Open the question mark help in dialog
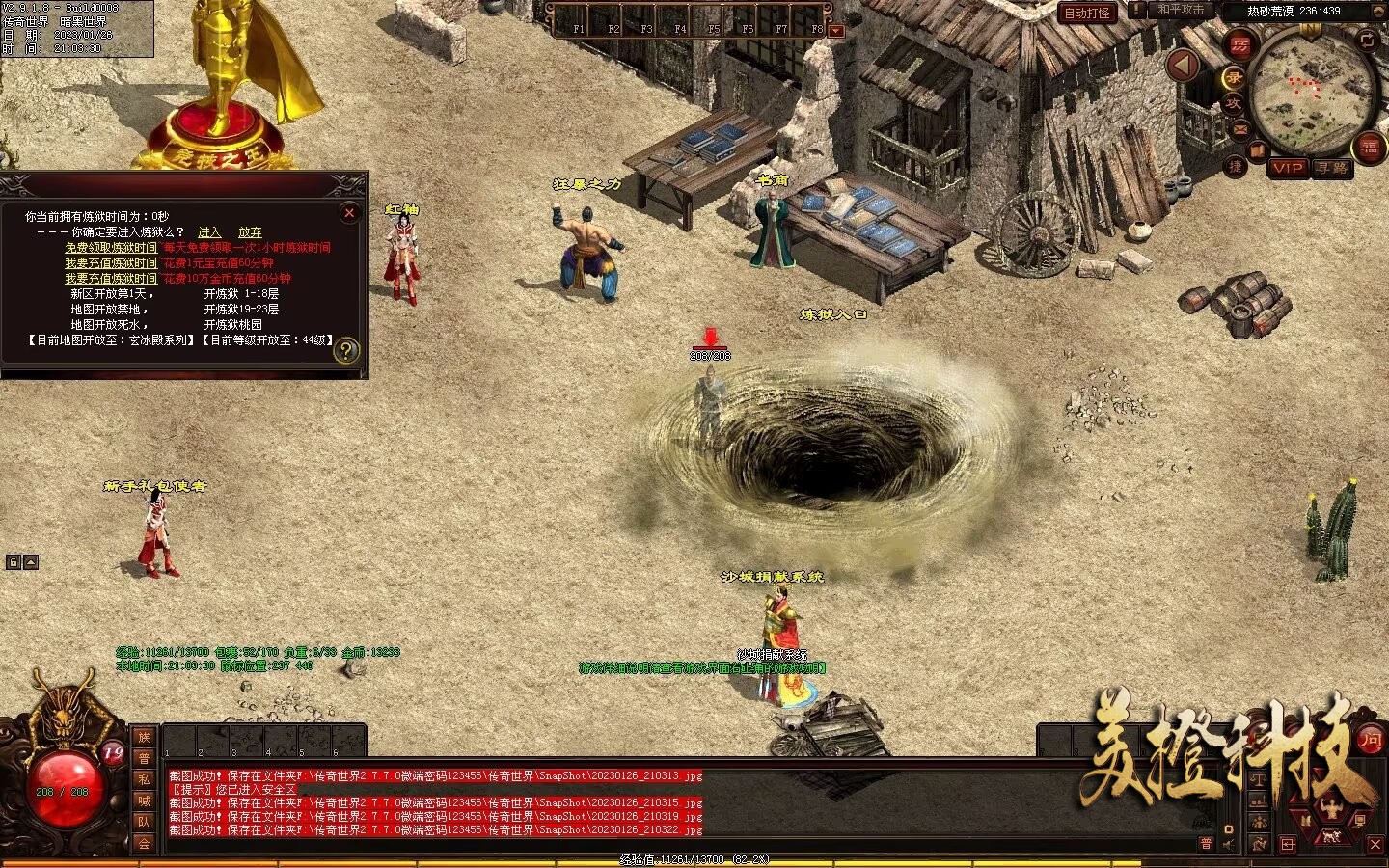1389x868 pixels. click(x=345, y=351)
